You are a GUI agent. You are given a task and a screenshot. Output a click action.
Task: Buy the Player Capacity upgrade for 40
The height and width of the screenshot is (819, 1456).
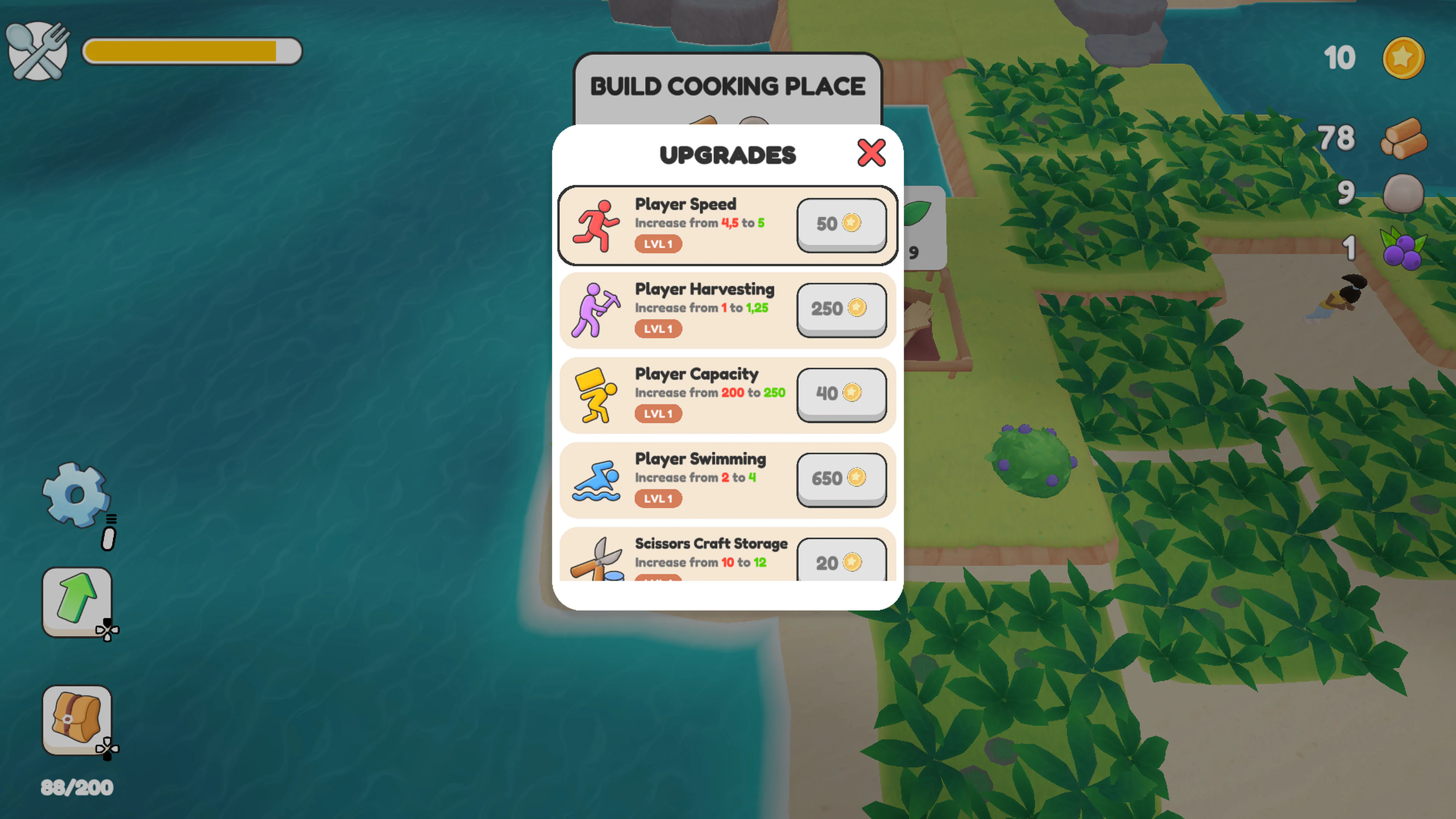point(841,394)
